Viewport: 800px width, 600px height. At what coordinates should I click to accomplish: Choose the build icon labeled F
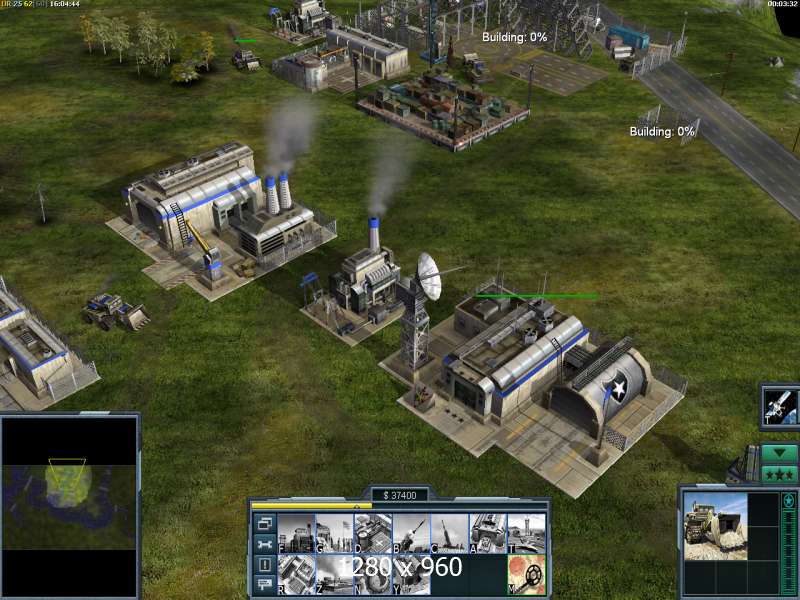[296, 533]
